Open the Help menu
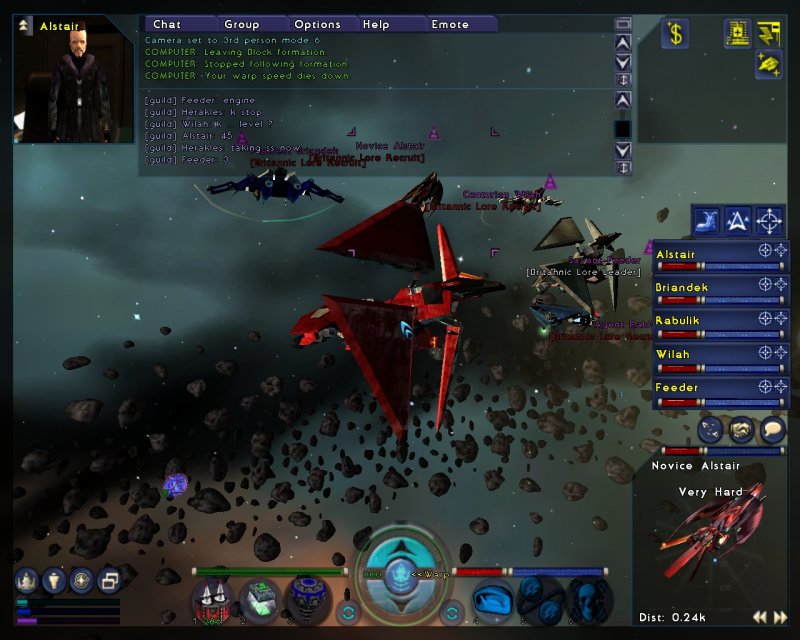 point(377,24)
